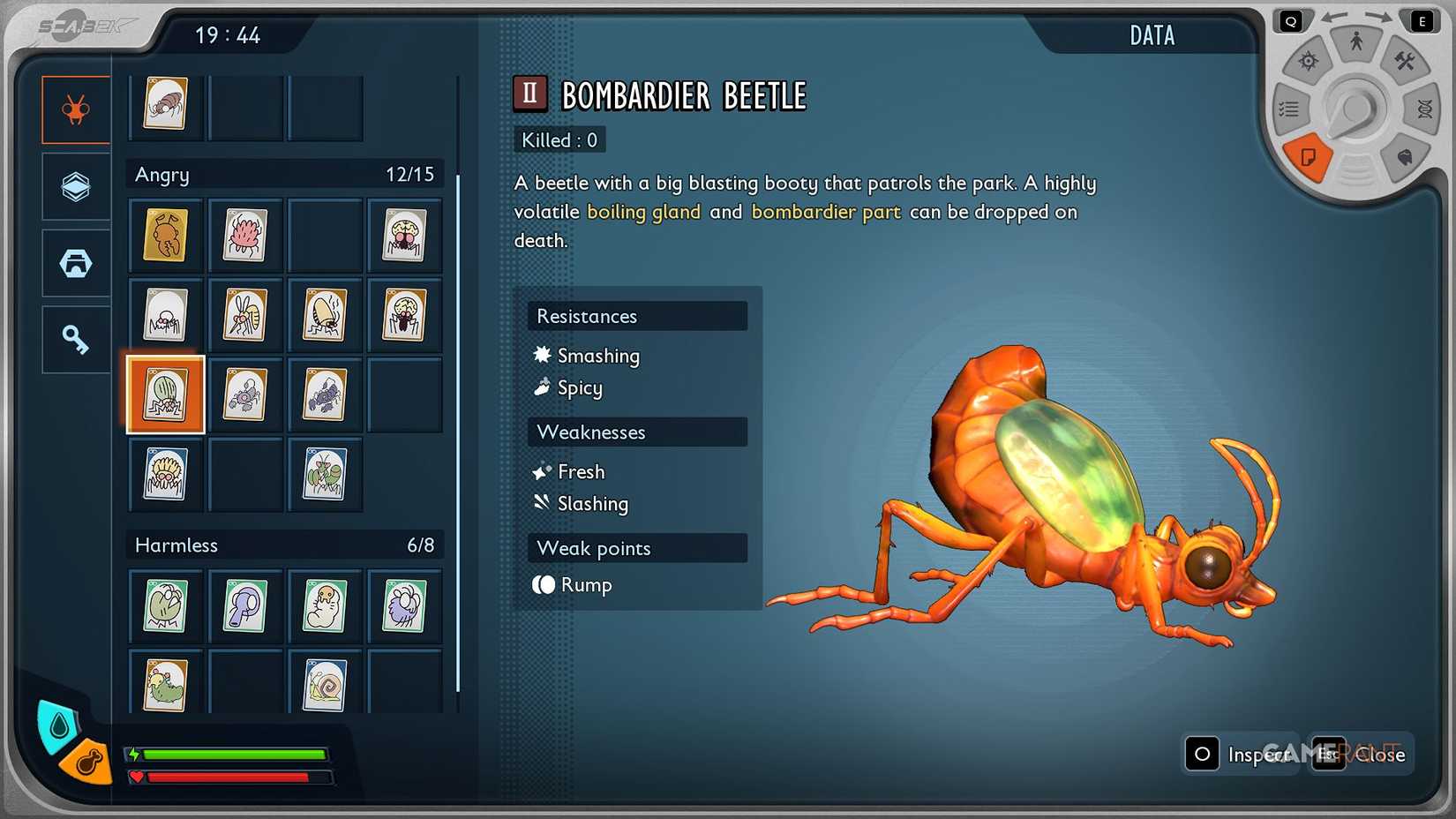This screenshot has height=819, width=1456.
Task: Select the bombardier beetle card thumbnail
Action: point(165,394)
